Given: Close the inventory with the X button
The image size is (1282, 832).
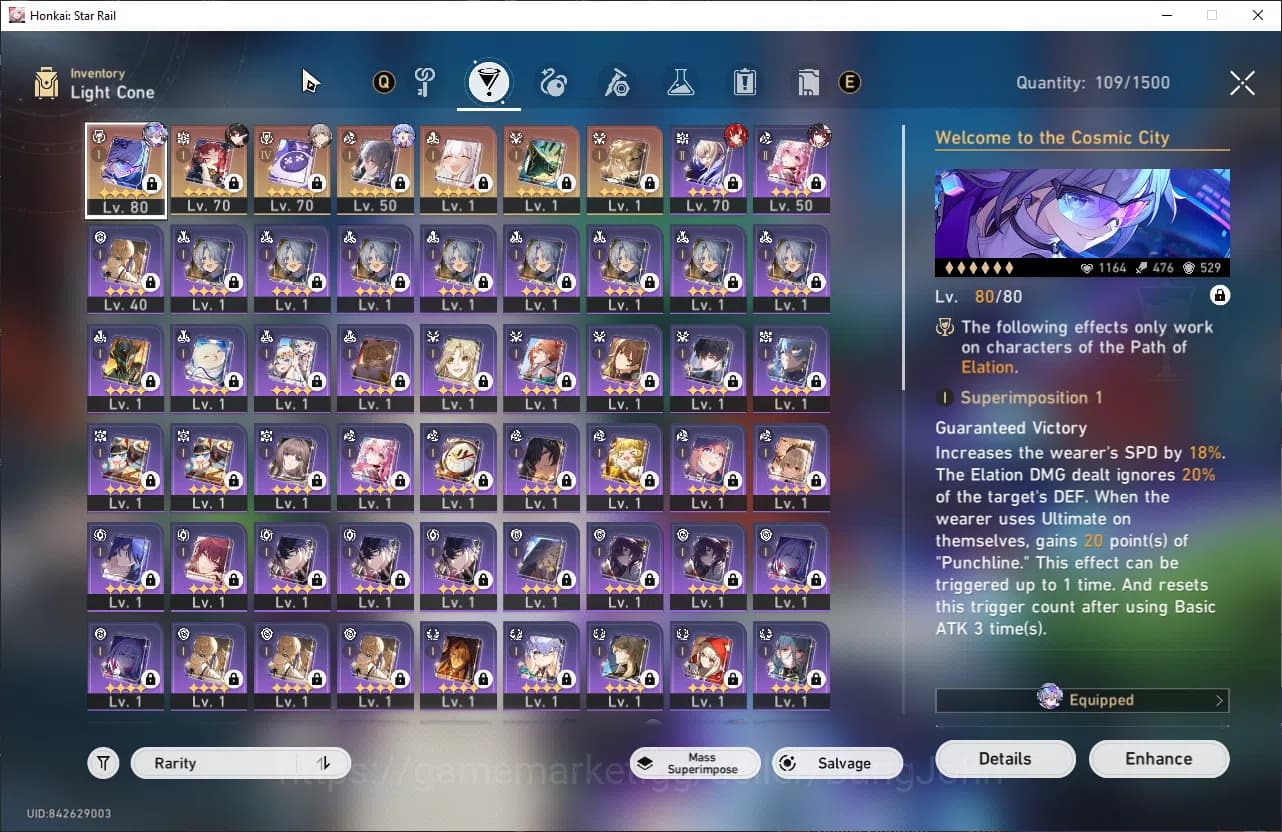Looking at the screenshot, I should (x=1242, y=82).
